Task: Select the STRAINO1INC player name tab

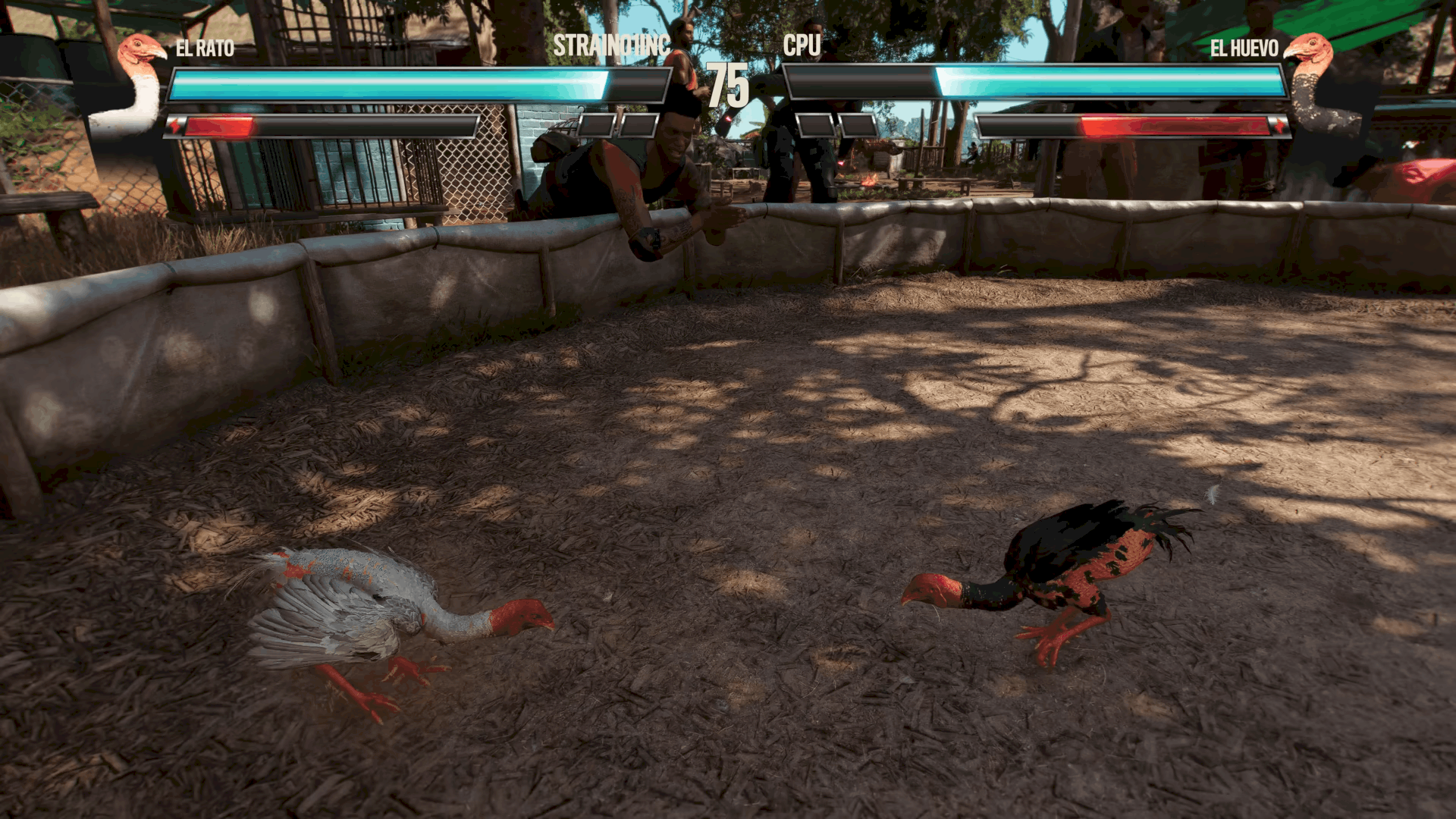Action: (611, 47)
